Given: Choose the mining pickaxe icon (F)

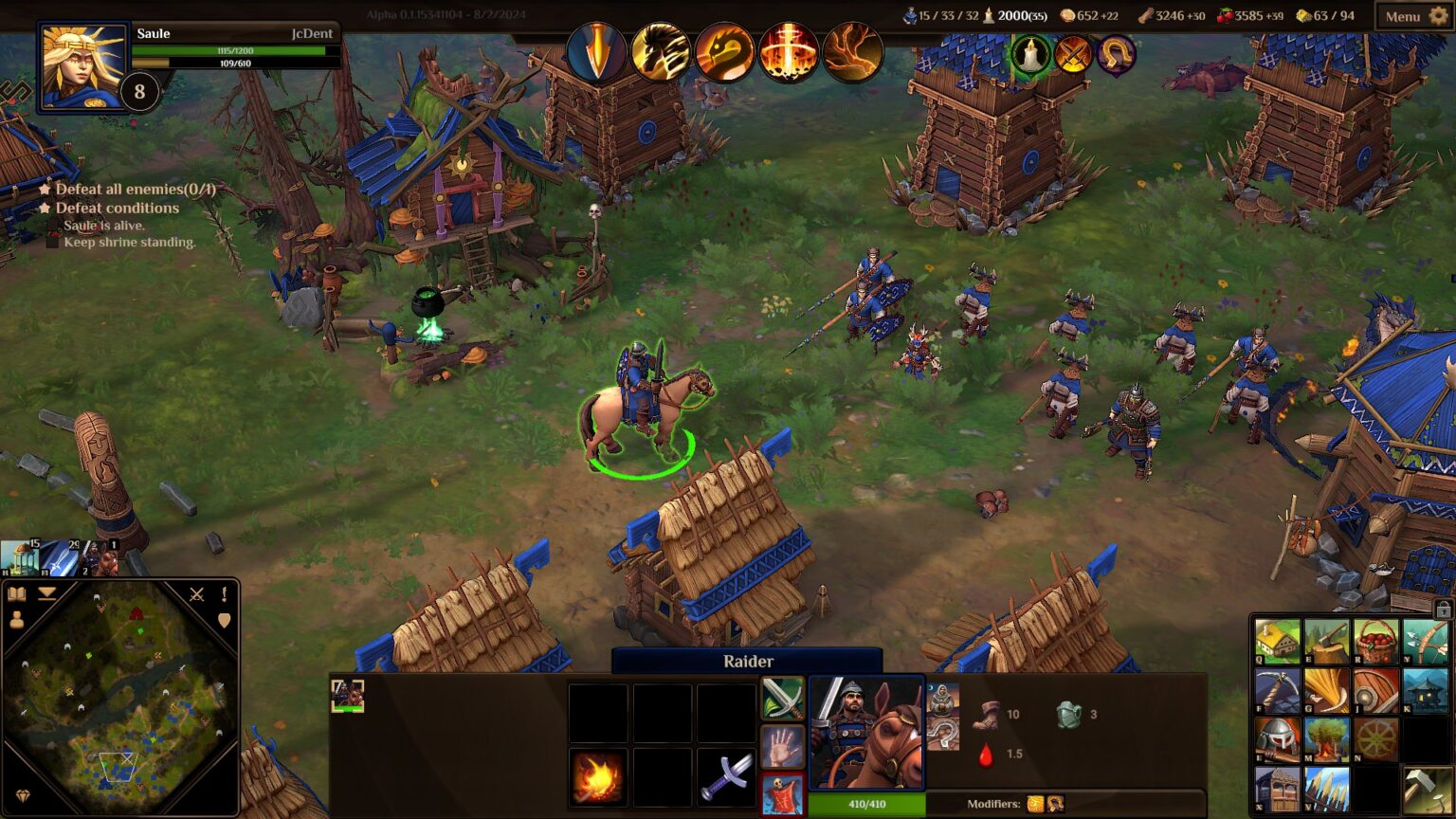Looking at the screenshot, I should click(x=1277, y=691).
